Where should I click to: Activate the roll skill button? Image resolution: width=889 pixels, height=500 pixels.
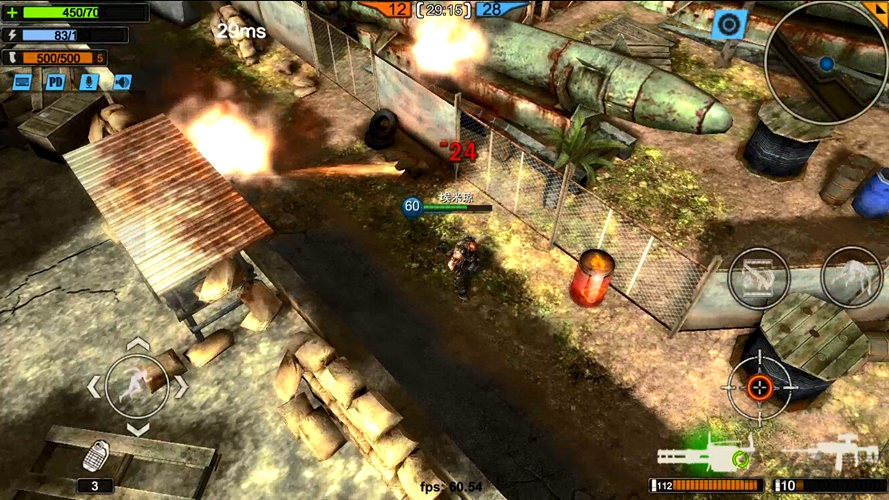pos(759,277)
